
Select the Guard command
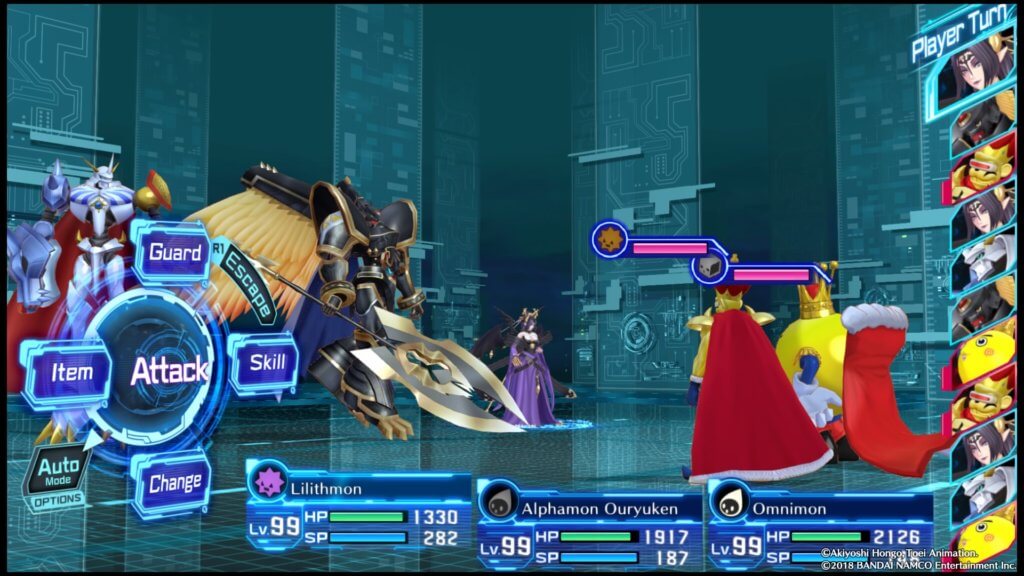pyautogui.click(x=175, y=251)
